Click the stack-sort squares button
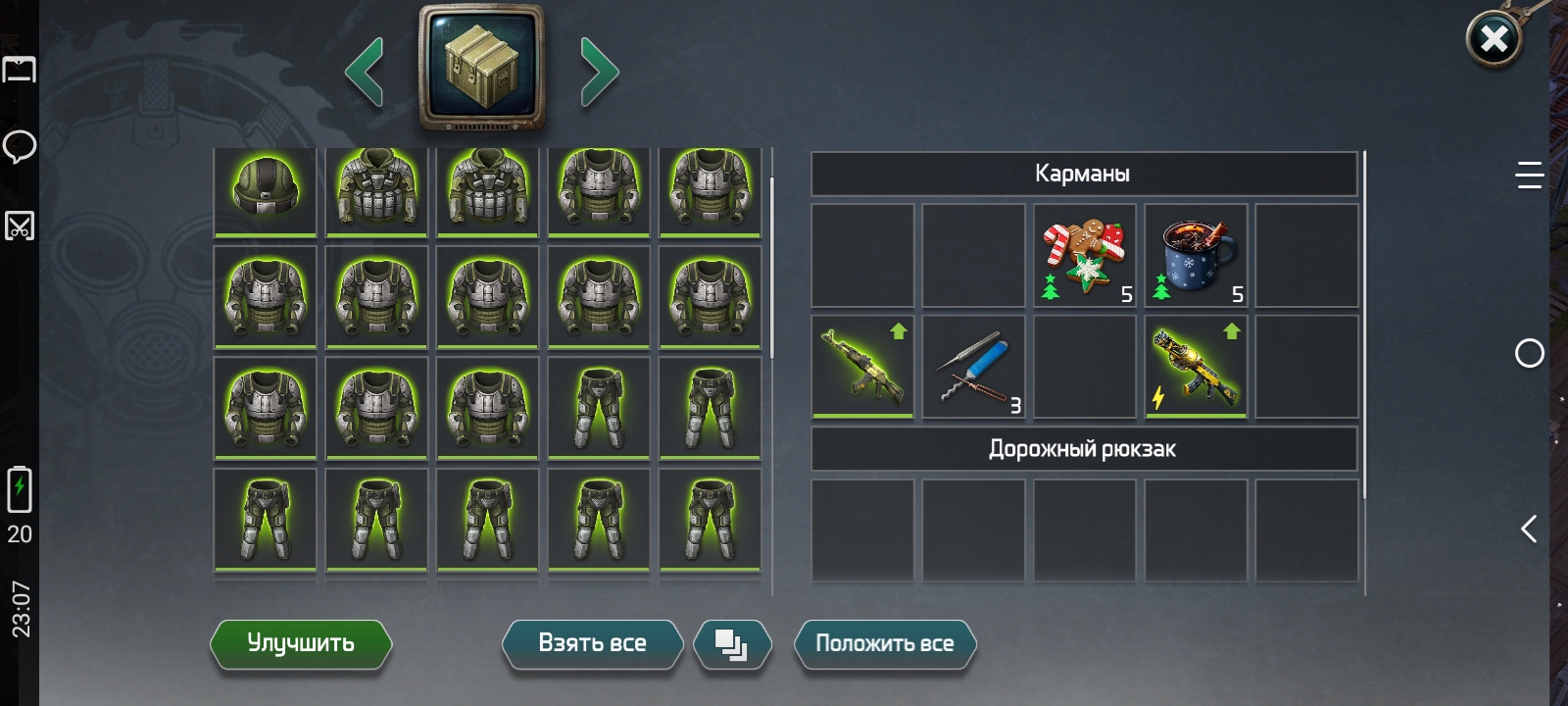The image size is (1568, 706). pos(732,645)
